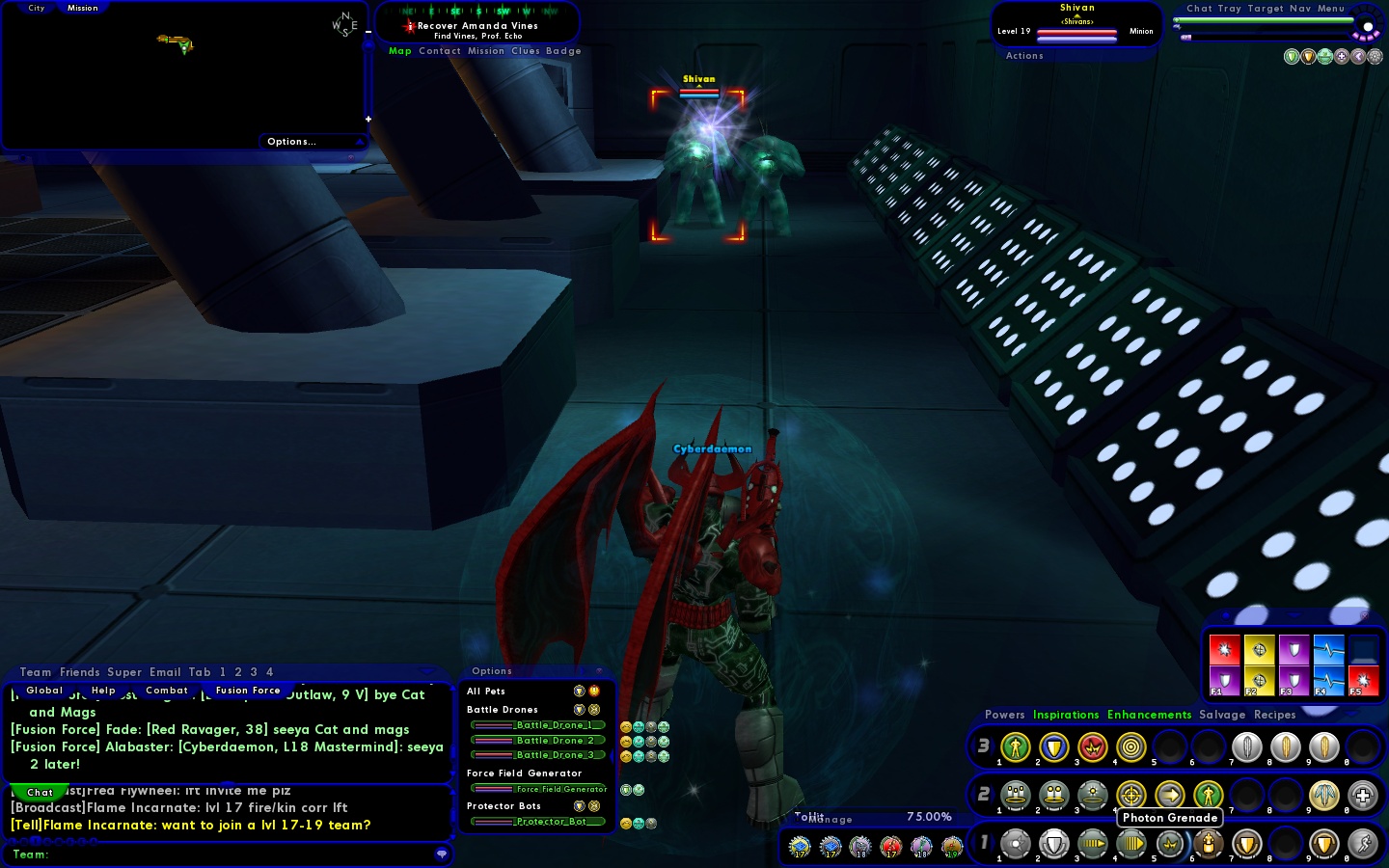Open the Contact list from the nav bar
1389x868 pixels.
439,51
